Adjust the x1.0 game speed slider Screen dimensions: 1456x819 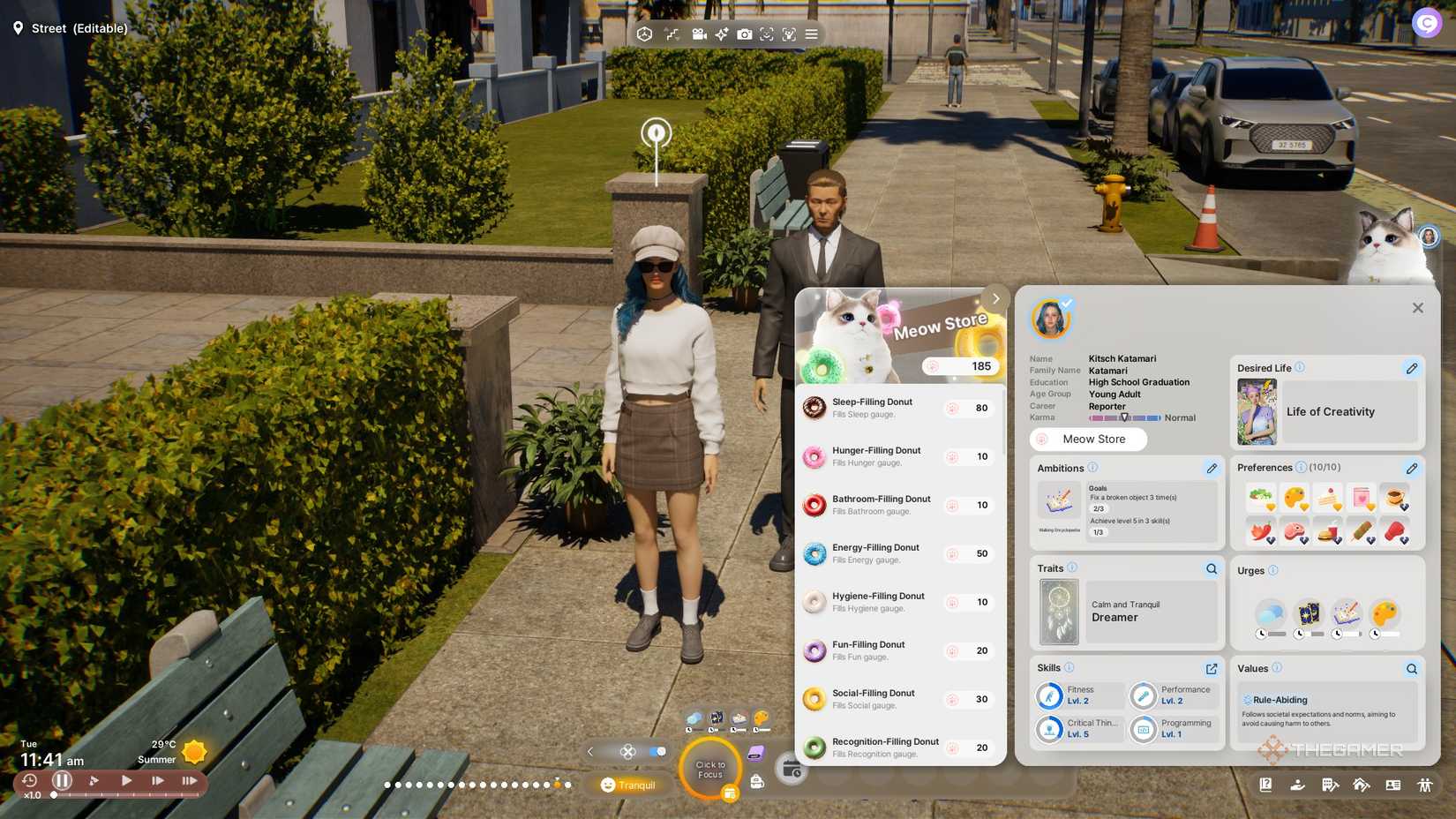coord(55,794)
